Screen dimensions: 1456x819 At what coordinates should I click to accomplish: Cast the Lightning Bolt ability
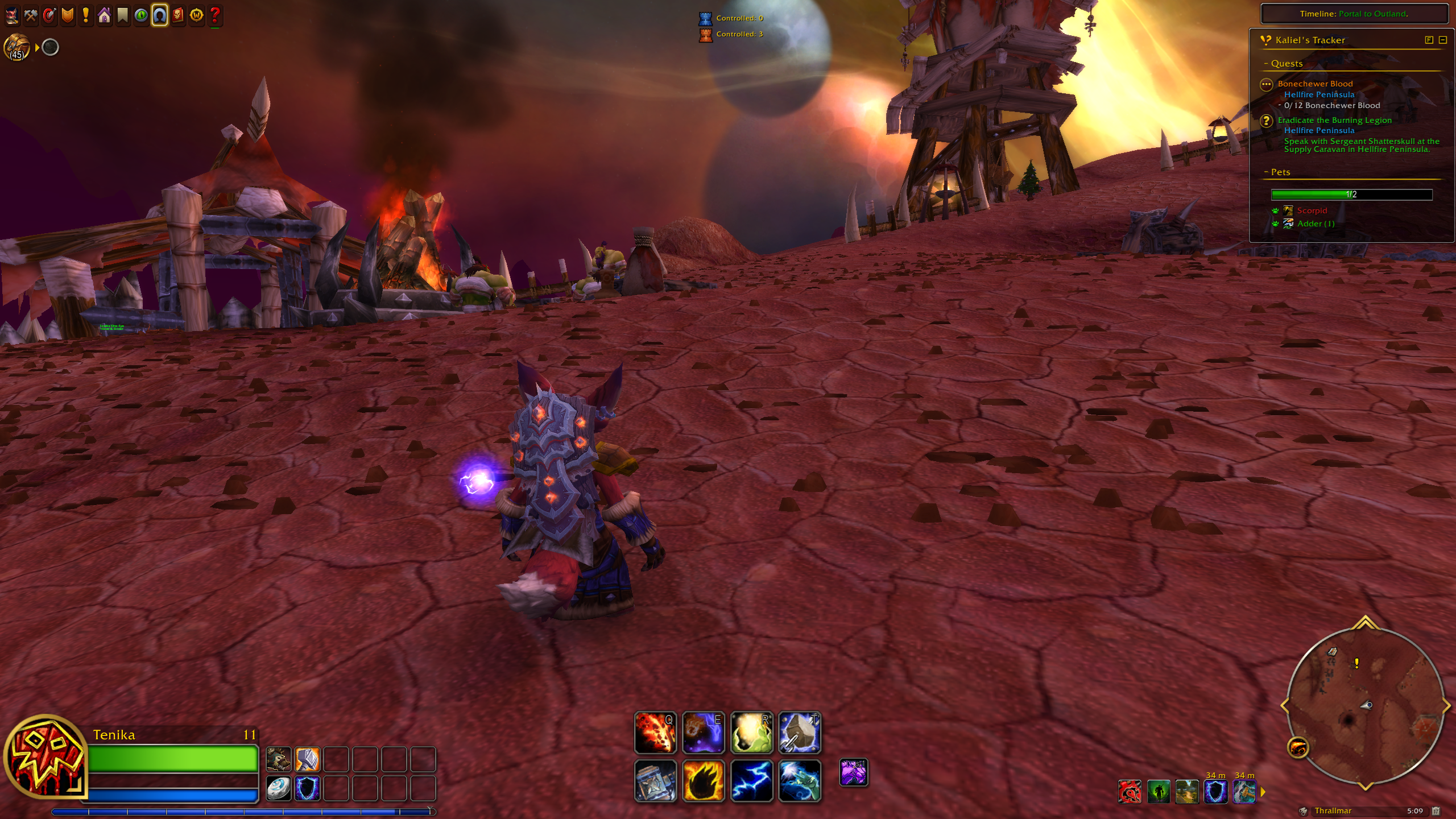point(751,781)
